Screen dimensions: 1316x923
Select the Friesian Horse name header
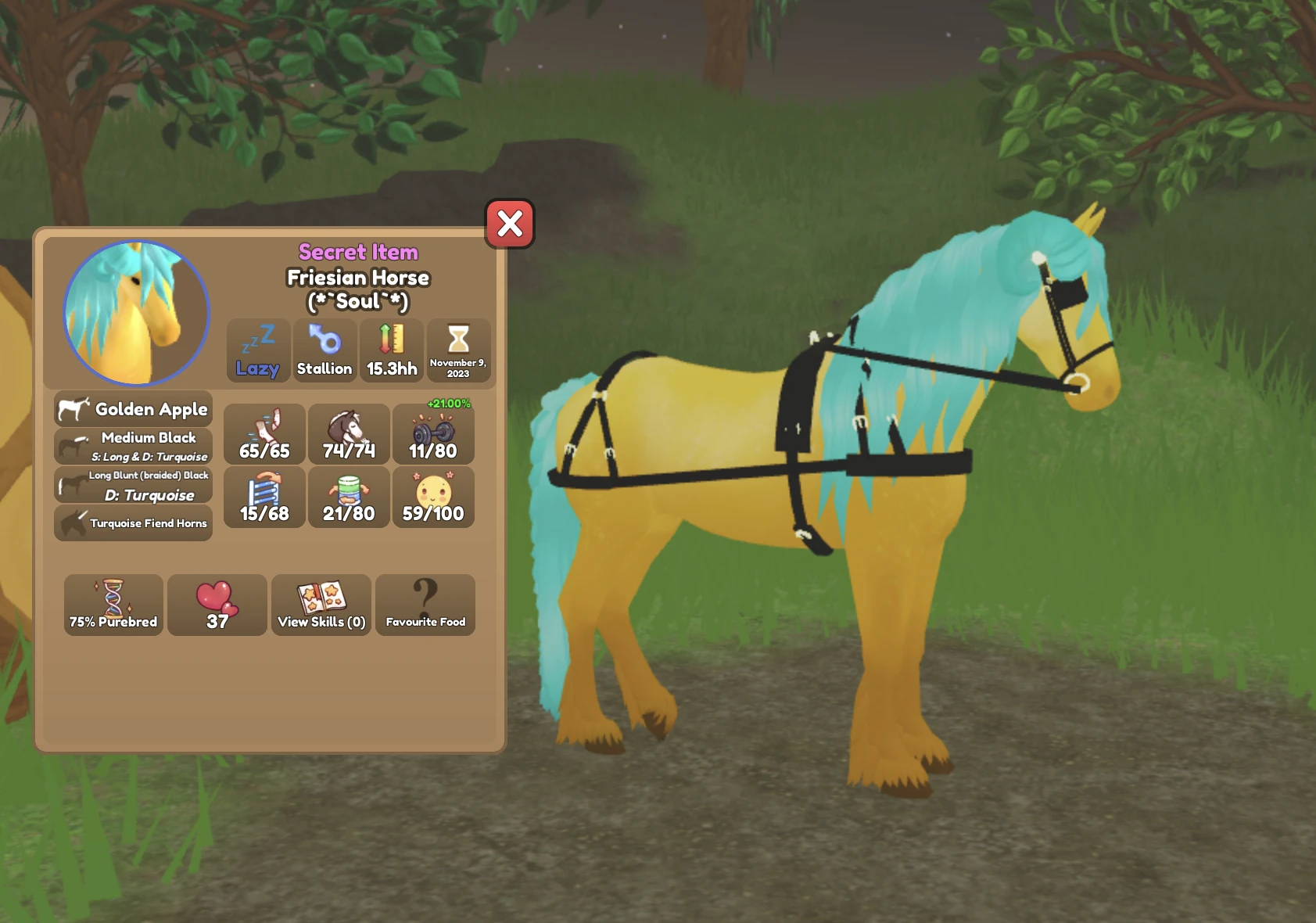pos(357,278)
